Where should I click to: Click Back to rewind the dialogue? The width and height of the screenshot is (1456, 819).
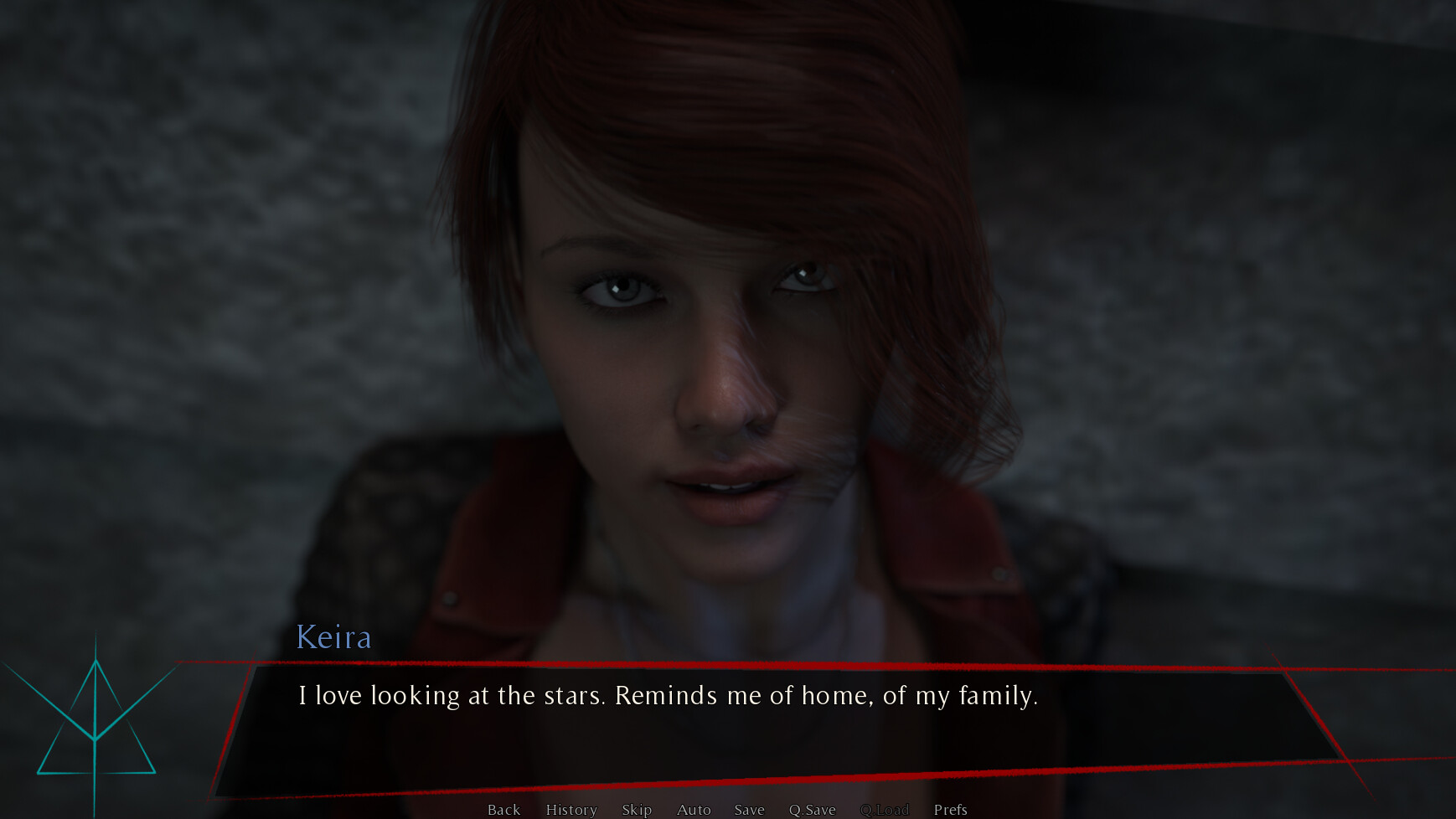pos(503,810)
